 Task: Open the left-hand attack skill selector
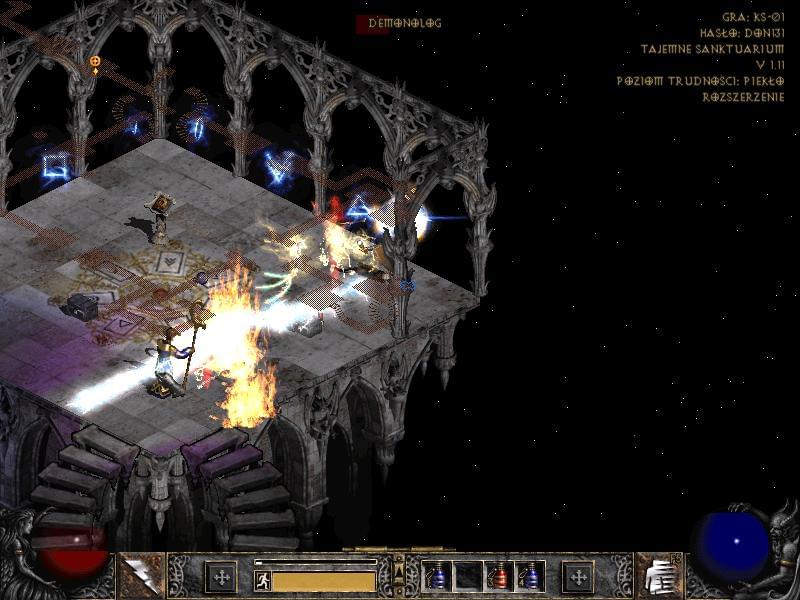click(x=141, y=576)
